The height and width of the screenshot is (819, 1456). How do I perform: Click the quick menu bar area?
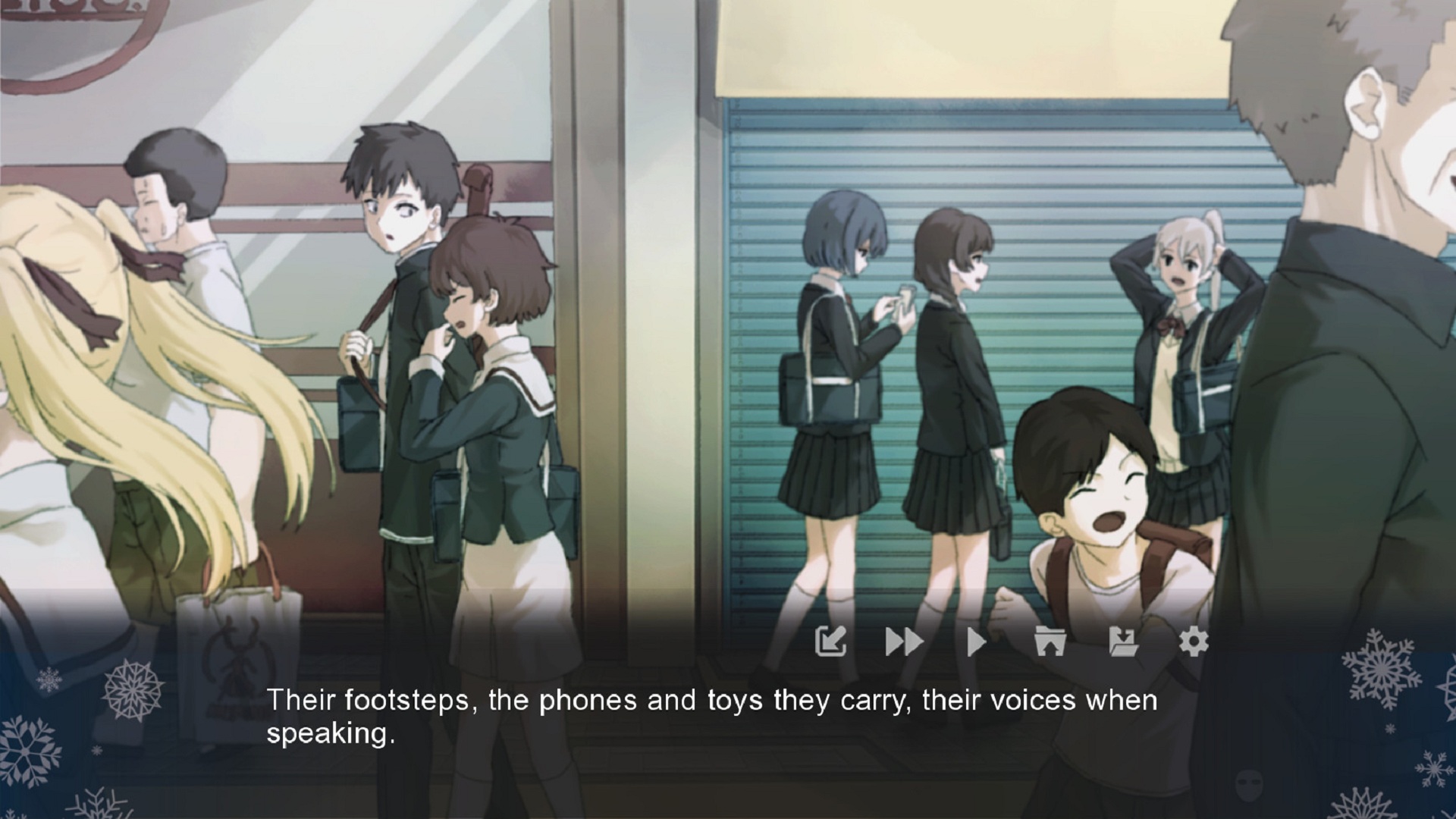click(x=1012, y=641)
